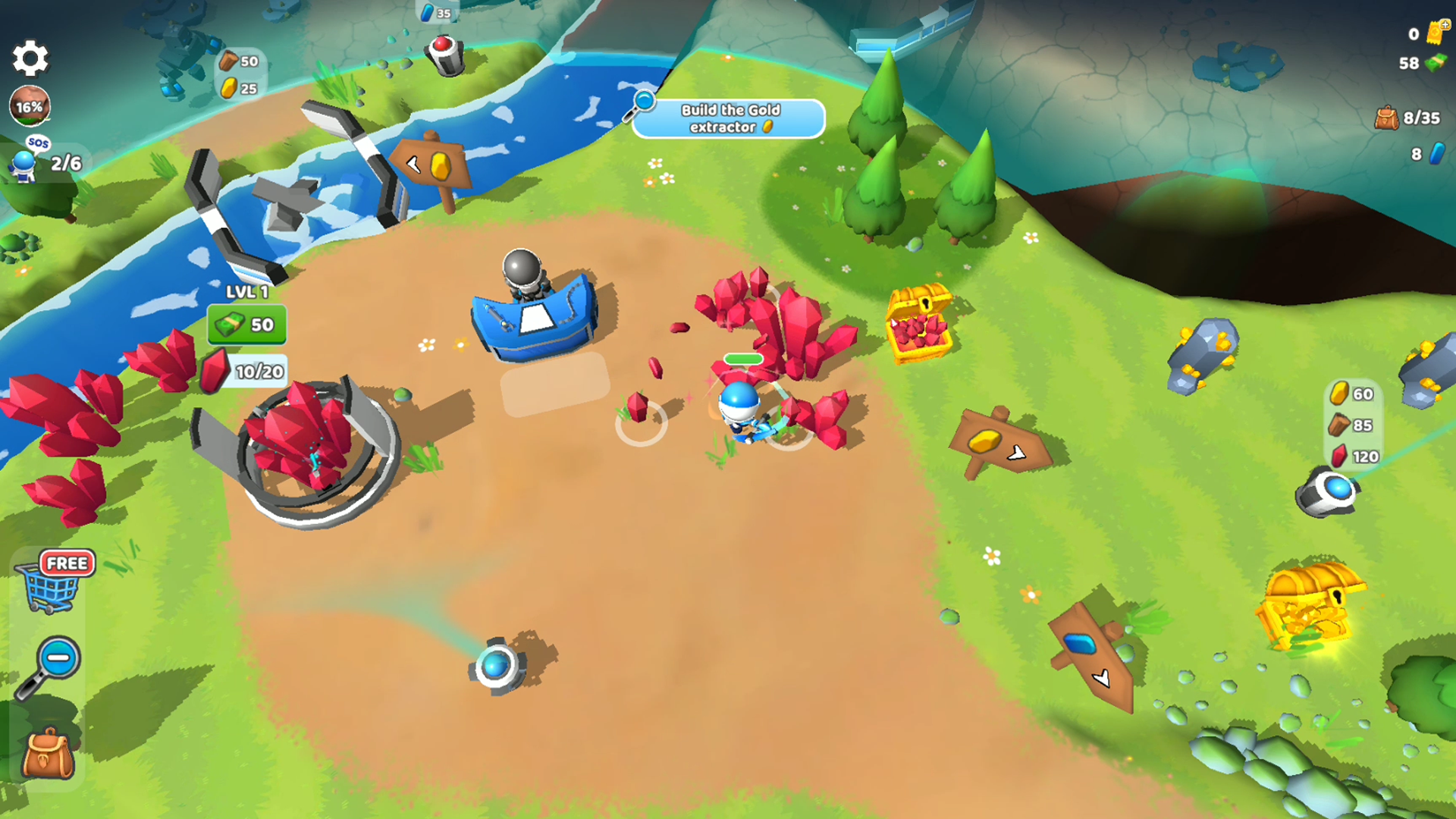Buy the LVL 1 upgrade for 50 cash
Viewport: 1456px width, 819px height.
coord(247,325)
